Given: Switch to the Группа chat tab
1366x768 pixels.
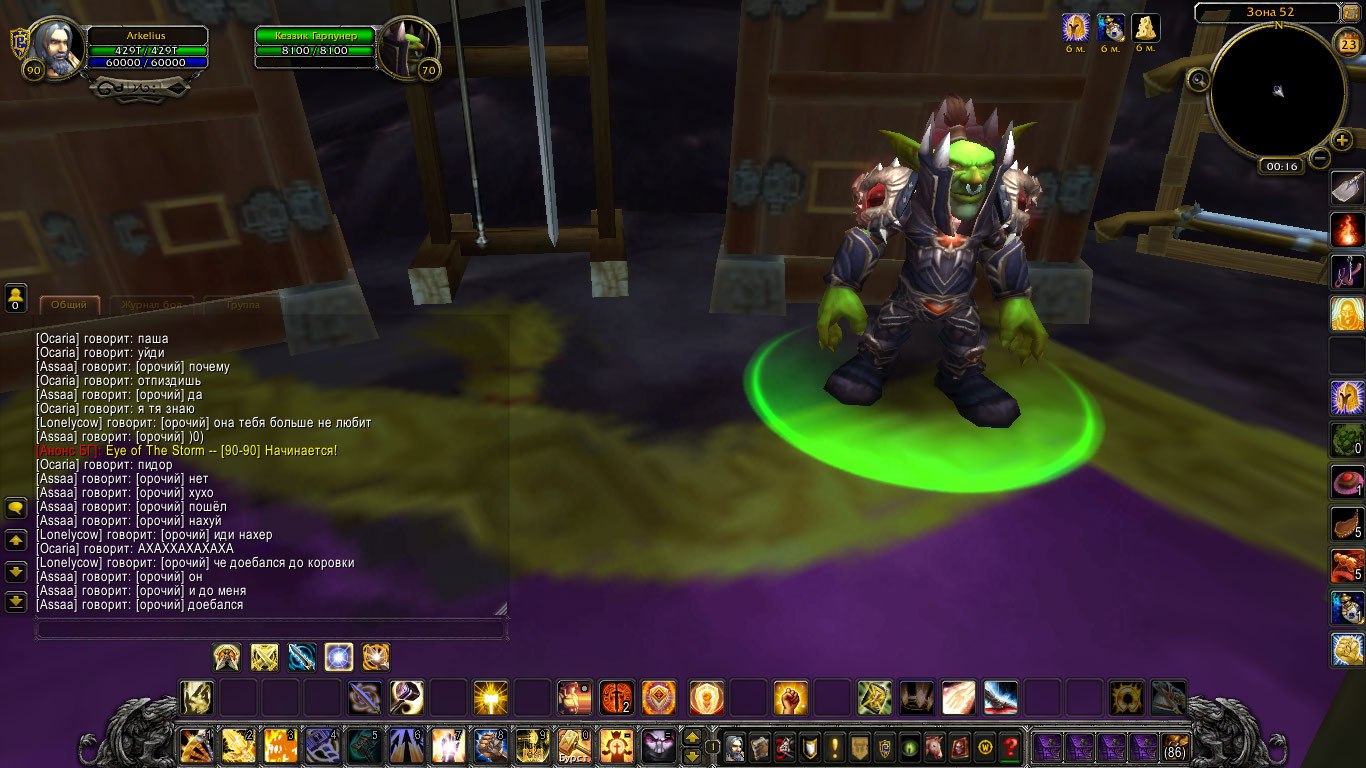Looking at the screenshot, I should tap(242, 304).
